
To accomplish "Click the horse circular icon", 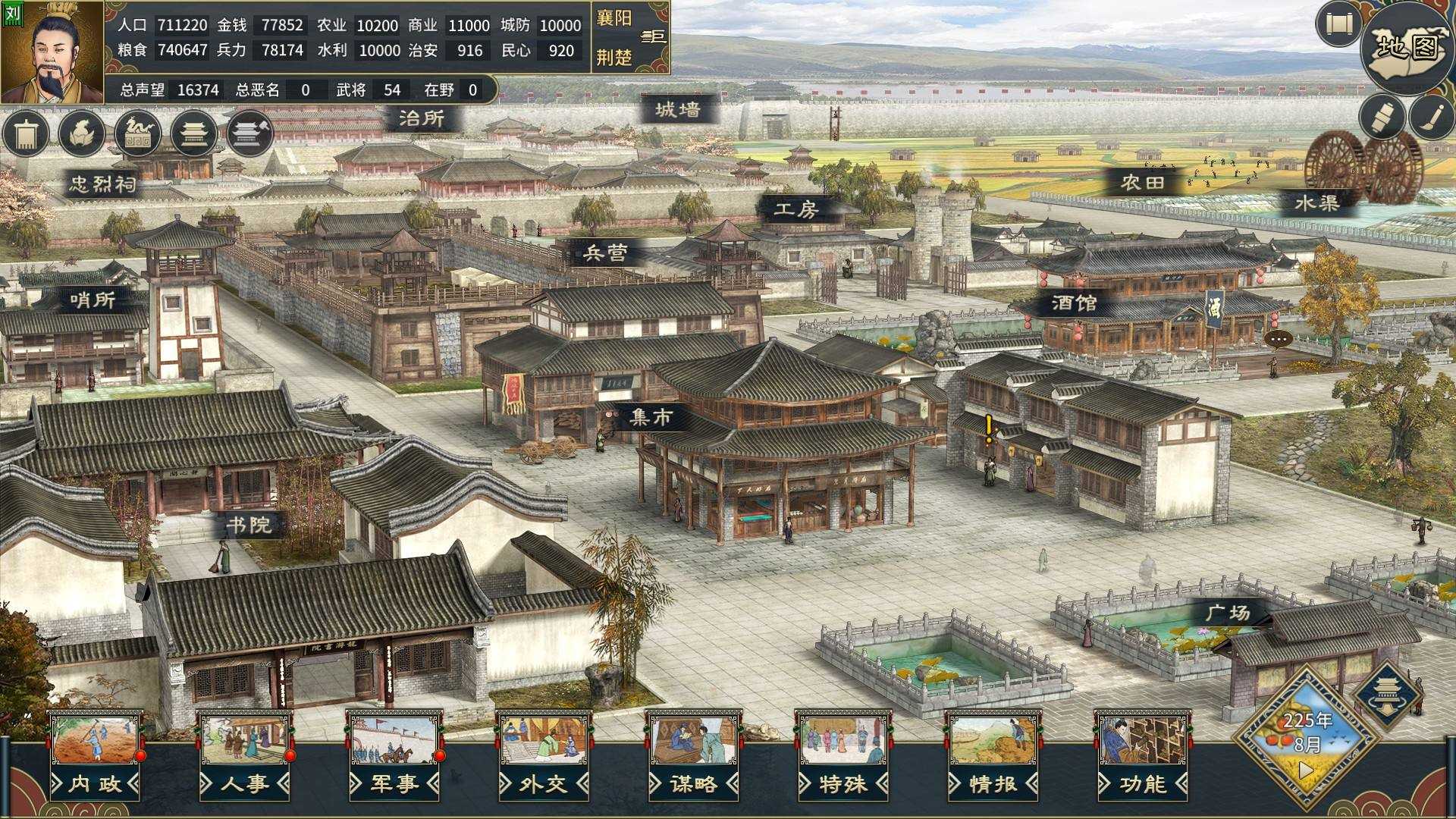I will 81,133.
